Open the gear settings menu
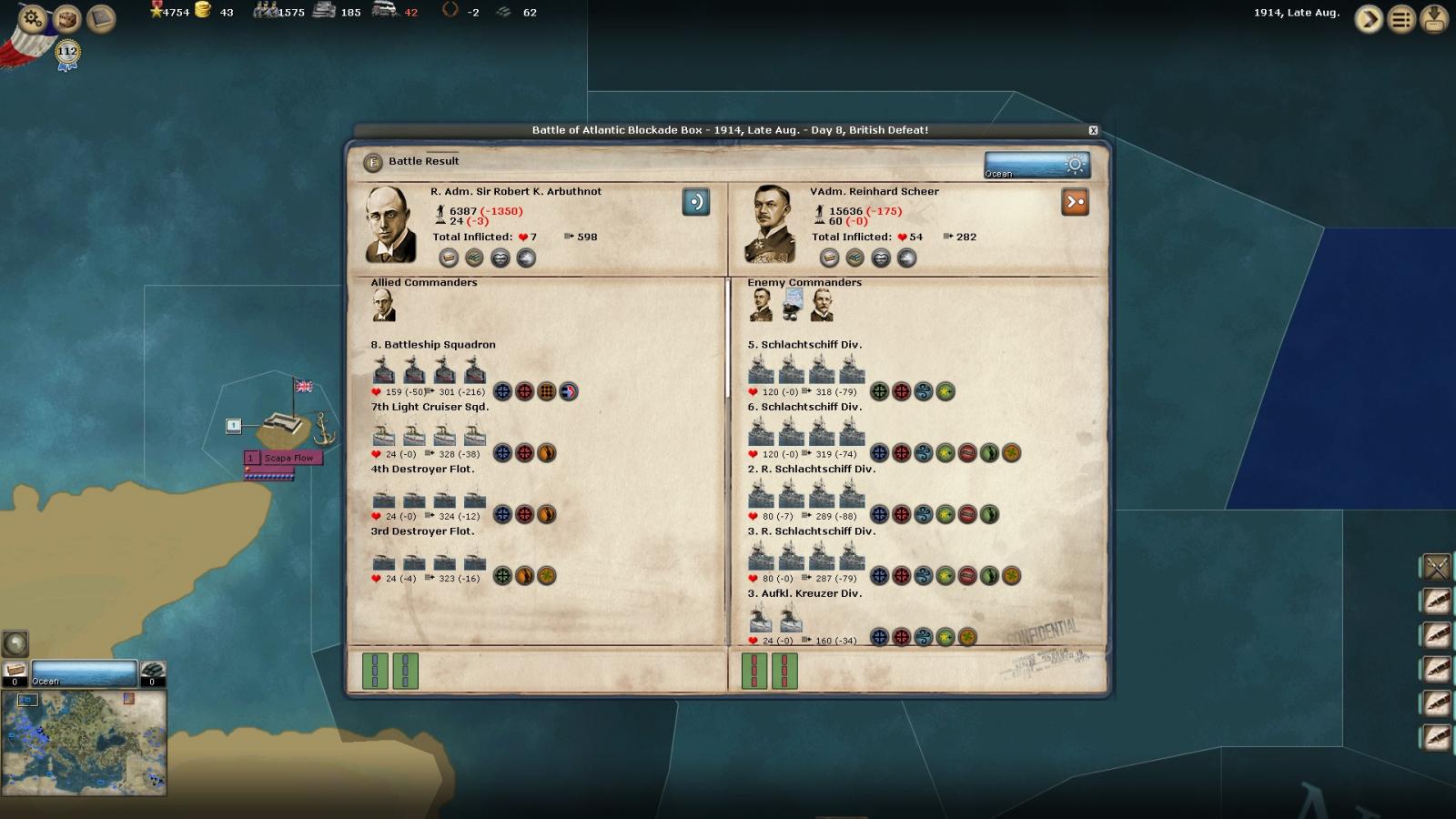Screen dimensions: 1456x819 click(x=33, y=18)
